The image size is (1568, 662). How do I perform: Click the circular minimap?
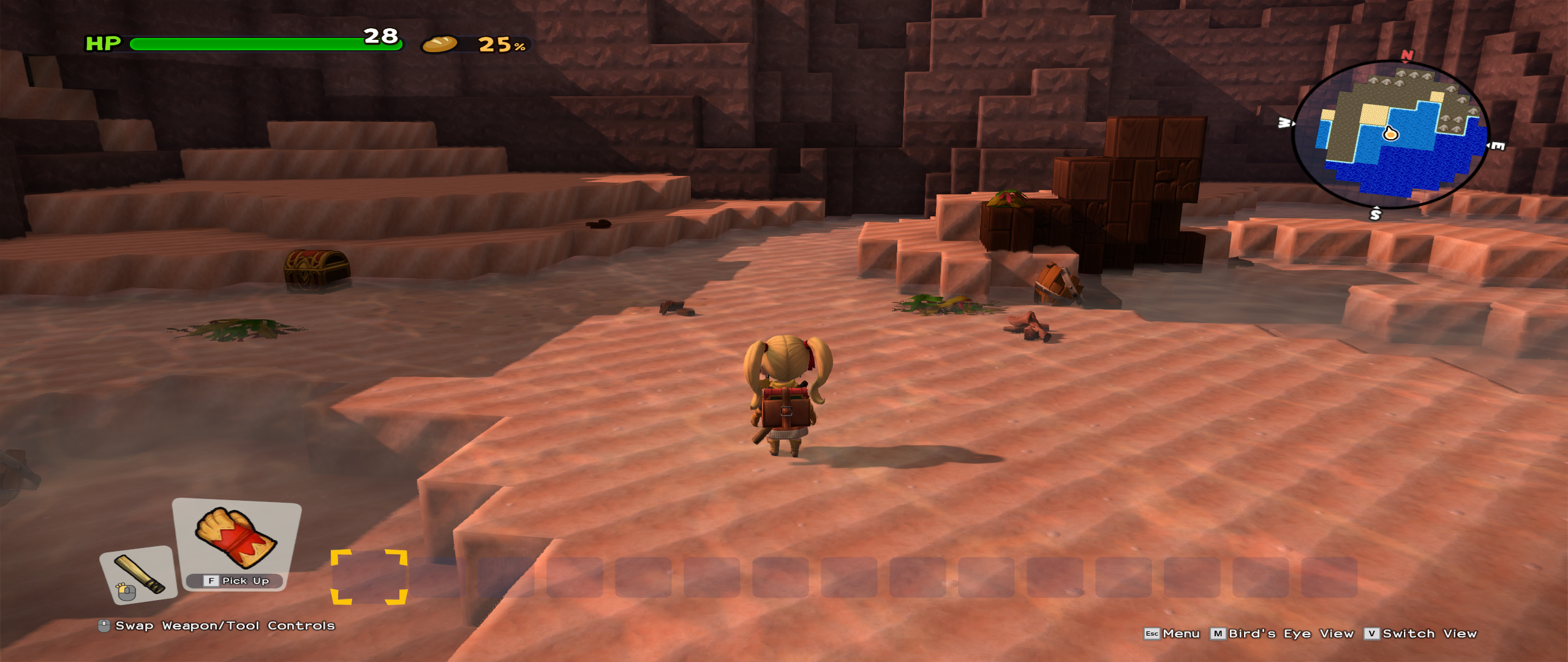(1390, 135)
